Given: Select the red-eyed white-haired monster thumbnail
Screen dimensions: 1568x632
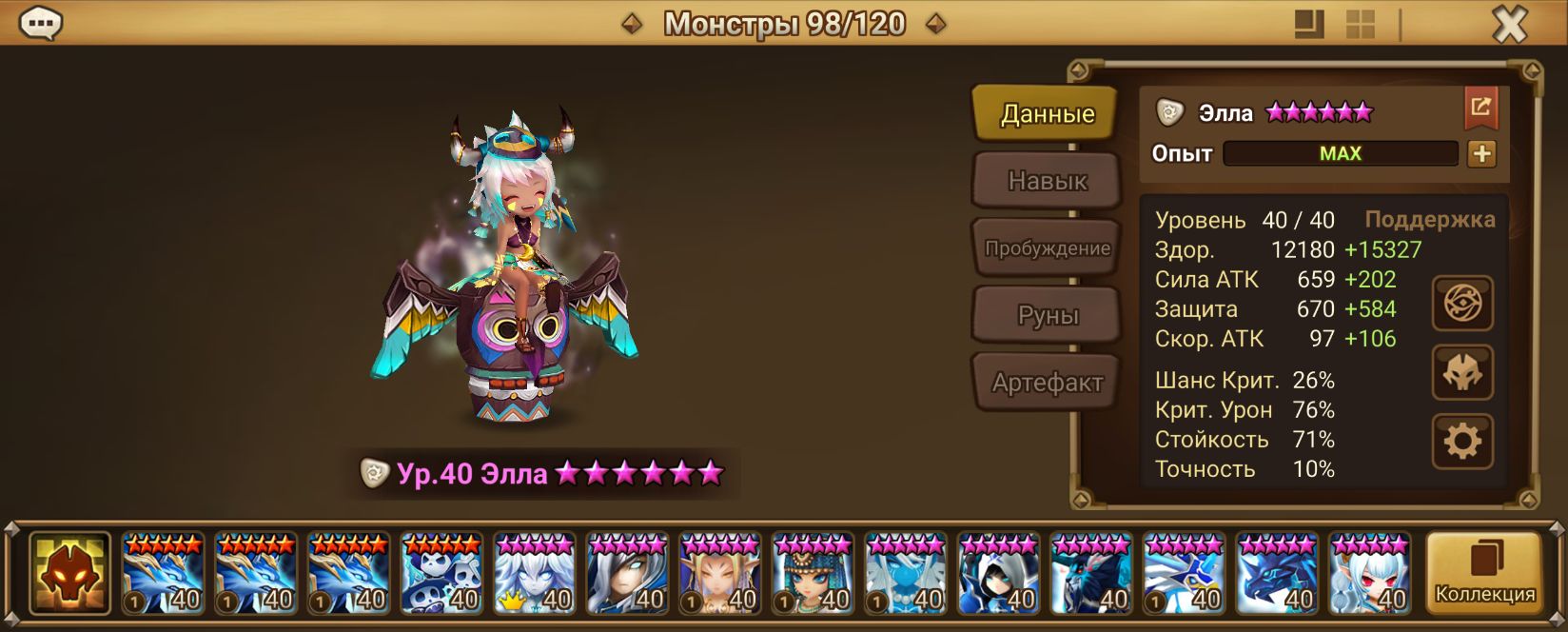Looking at the screenshot, I should pos(1370,574).
